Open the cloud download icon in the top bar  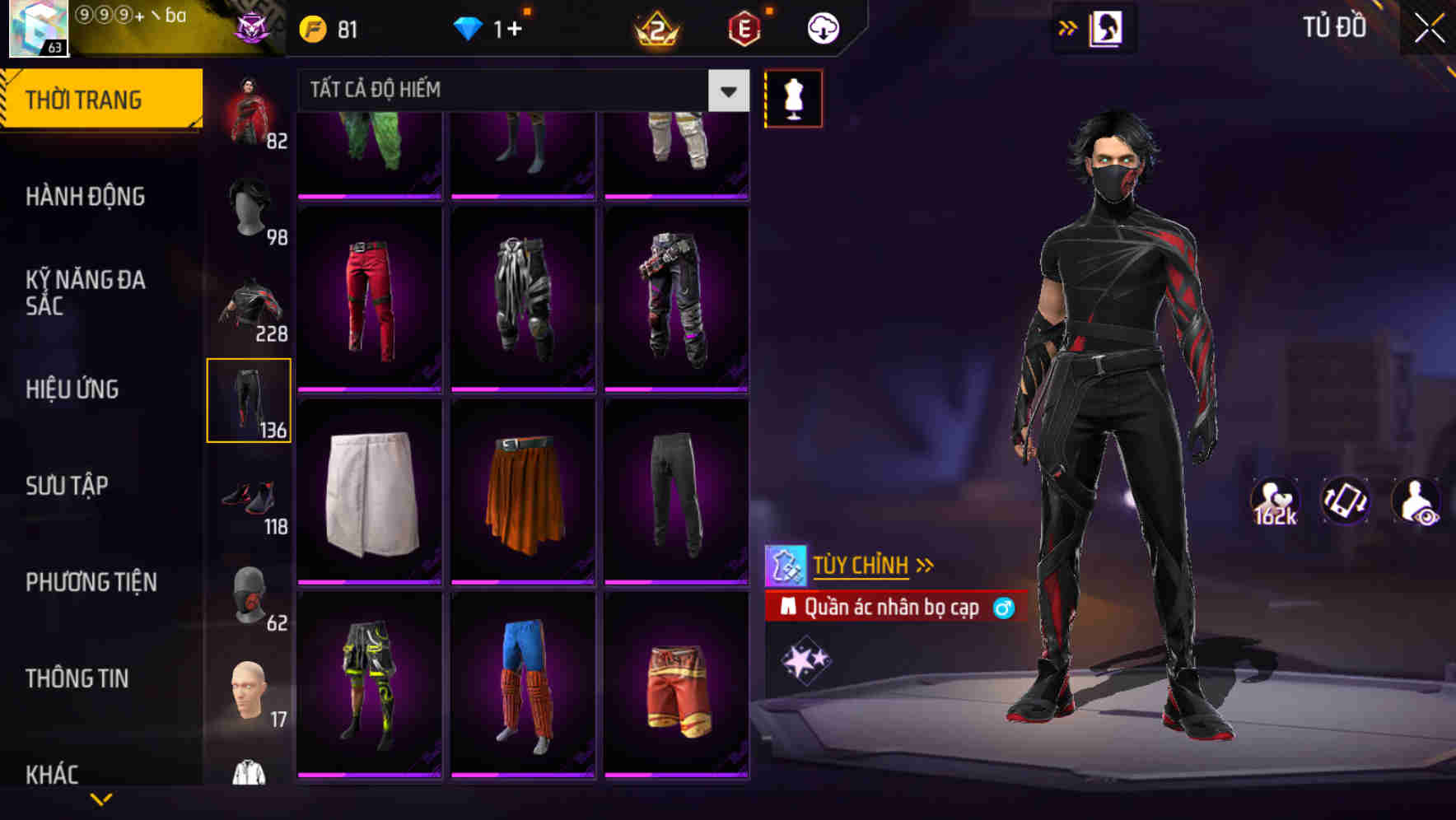click(821, 27)
